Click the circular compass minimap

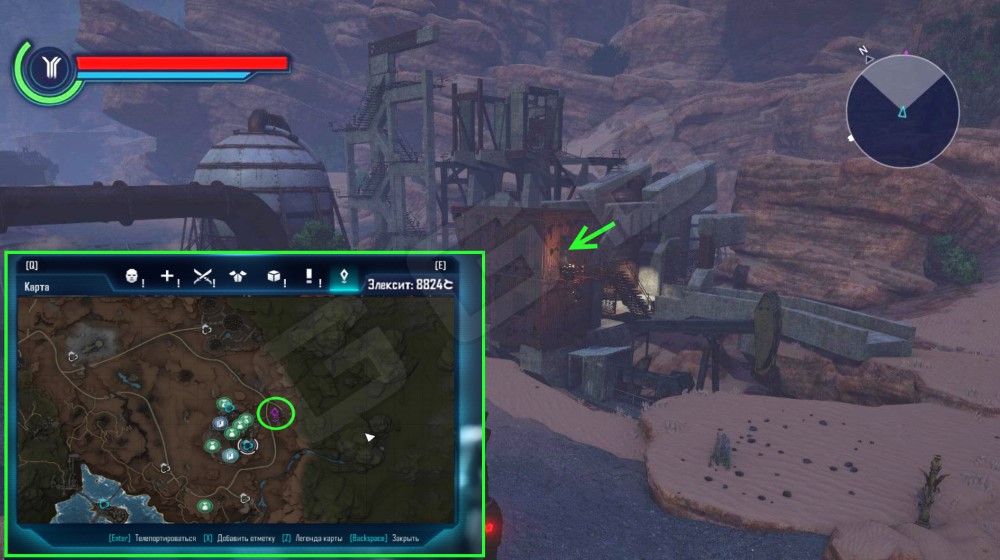[902, 107]
